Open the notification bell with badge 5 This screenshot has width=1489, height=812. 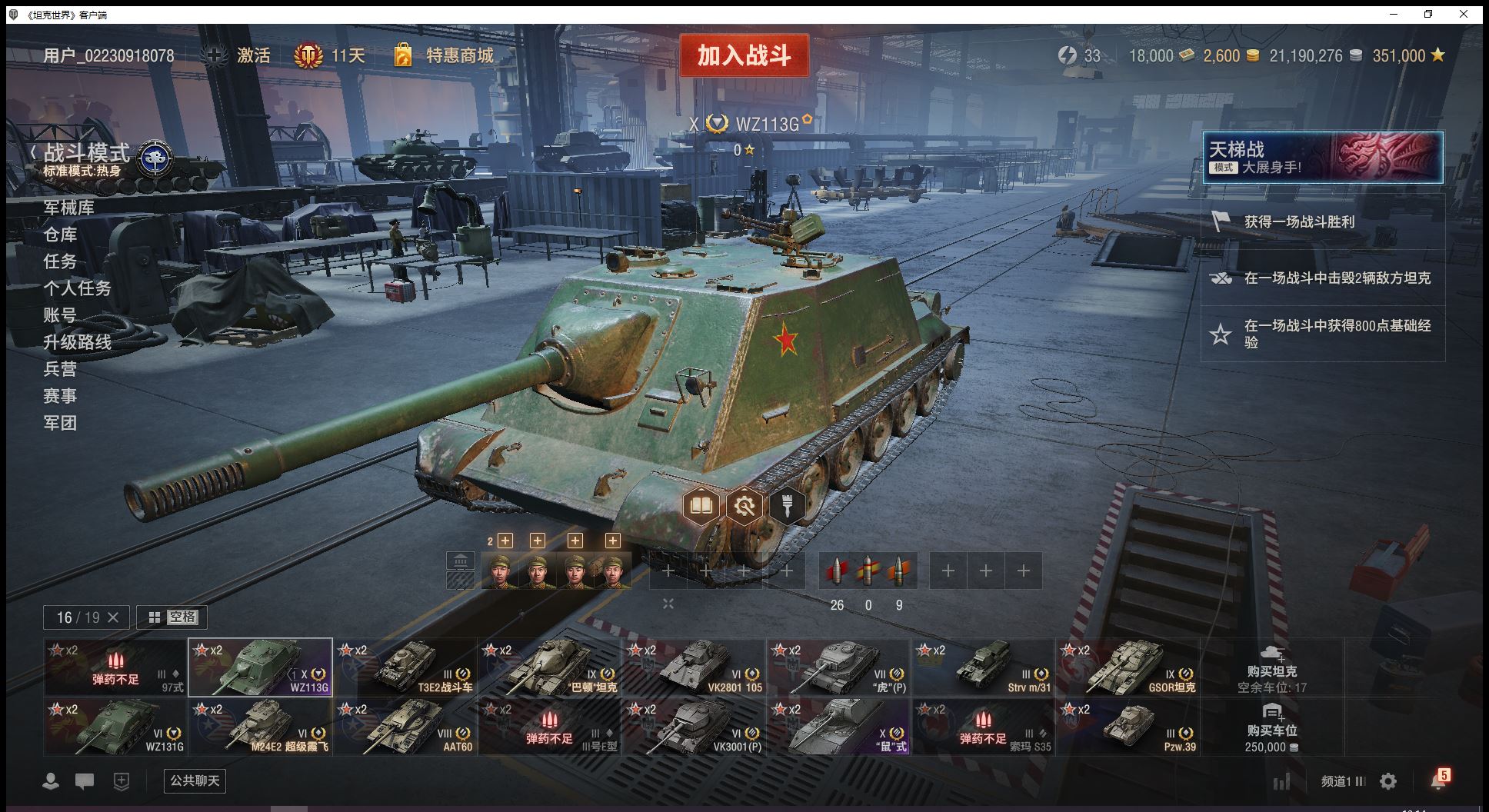click(x=1438, y=780)
